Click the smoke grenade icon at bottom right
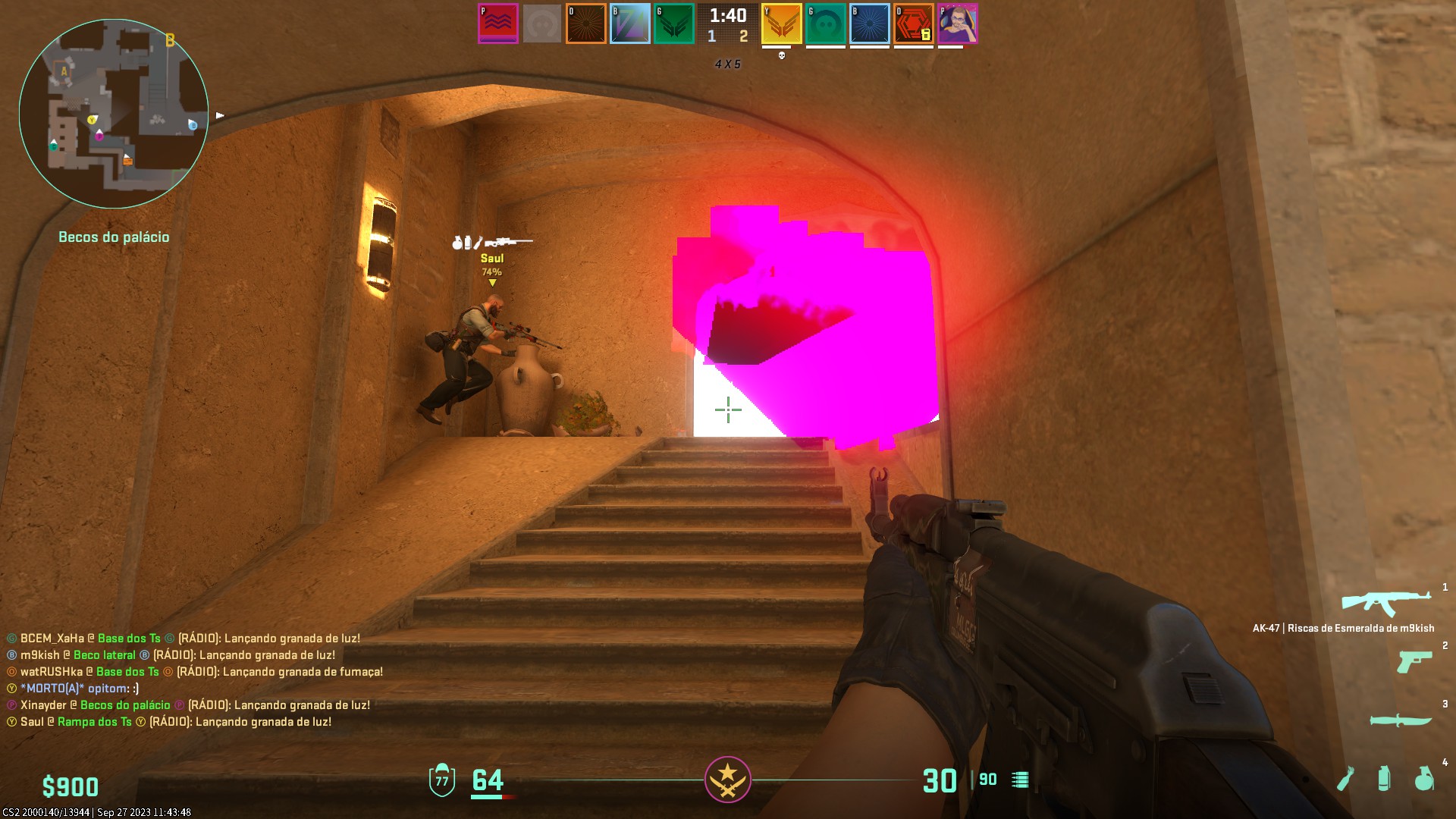The width and height of the screenshot is (1456, 819). coord(1384,778)
